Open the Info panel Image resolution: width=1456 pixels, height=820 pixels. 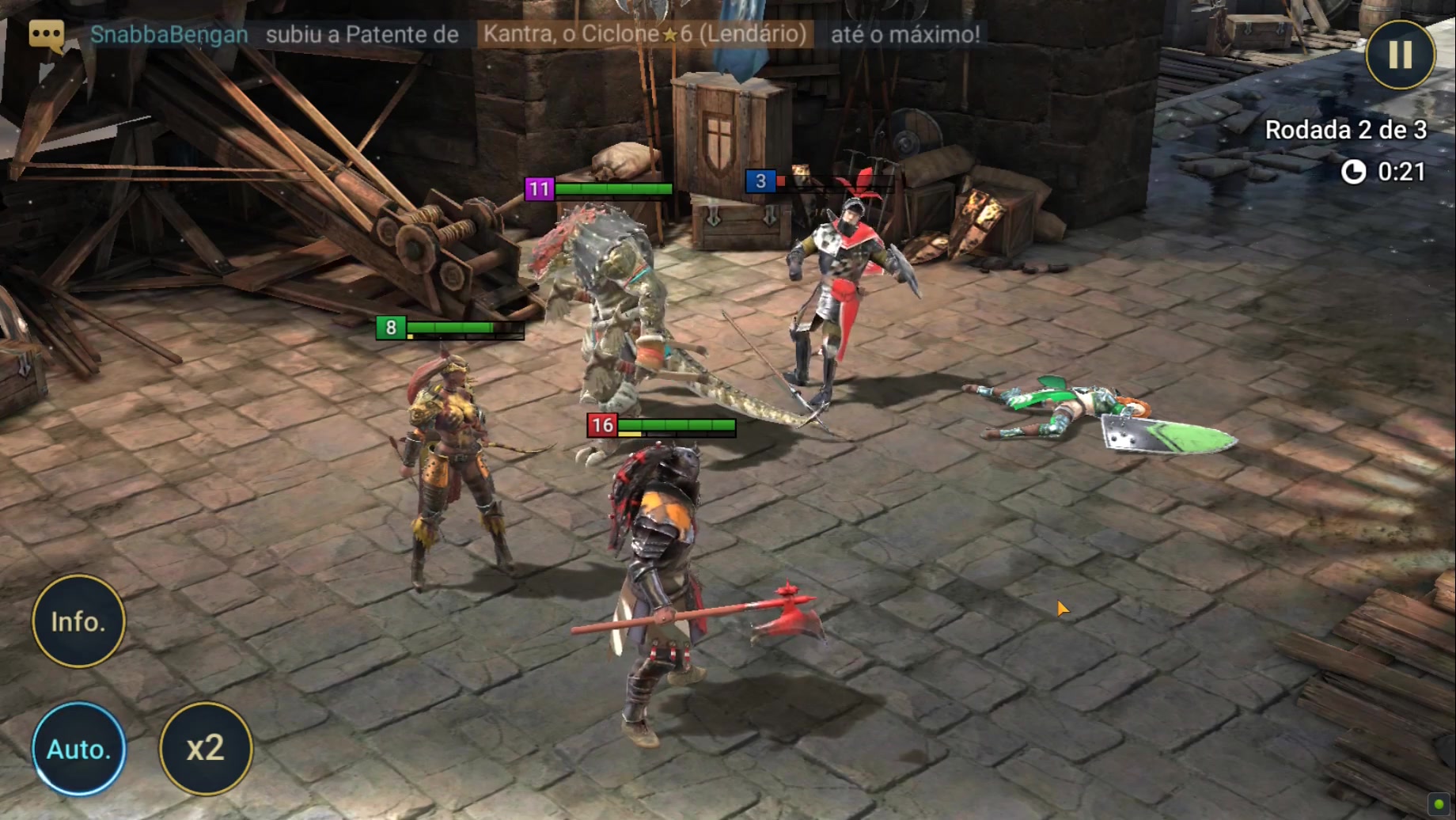78,621
